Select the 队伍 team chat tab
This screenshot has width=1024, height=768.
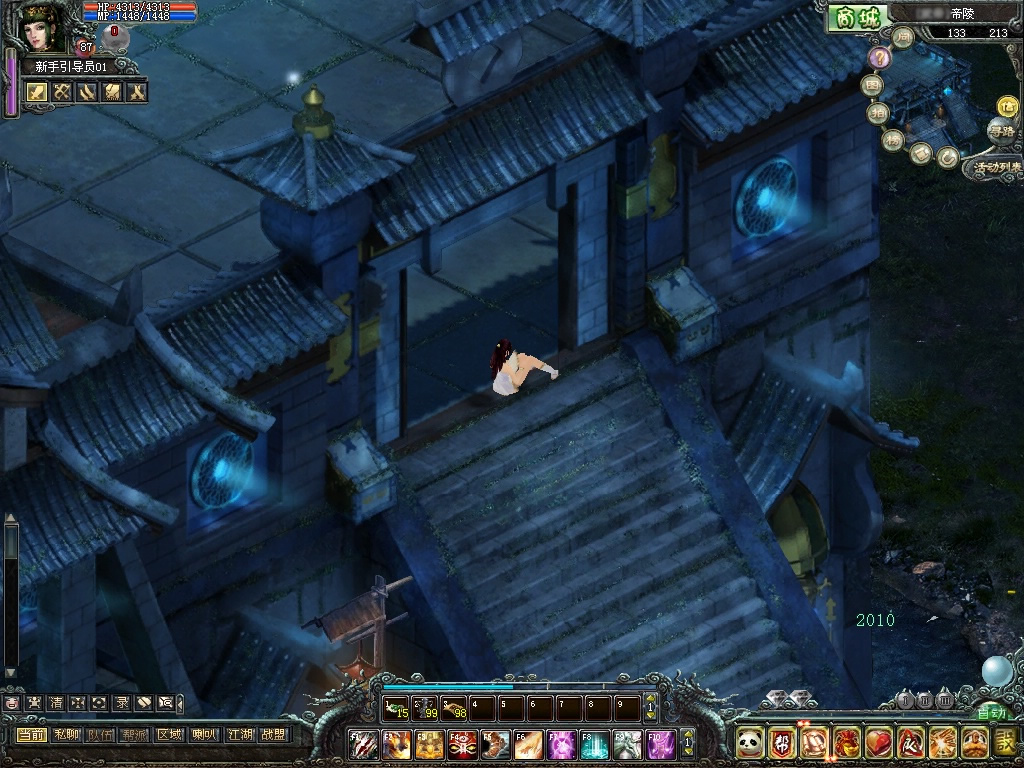101,734
